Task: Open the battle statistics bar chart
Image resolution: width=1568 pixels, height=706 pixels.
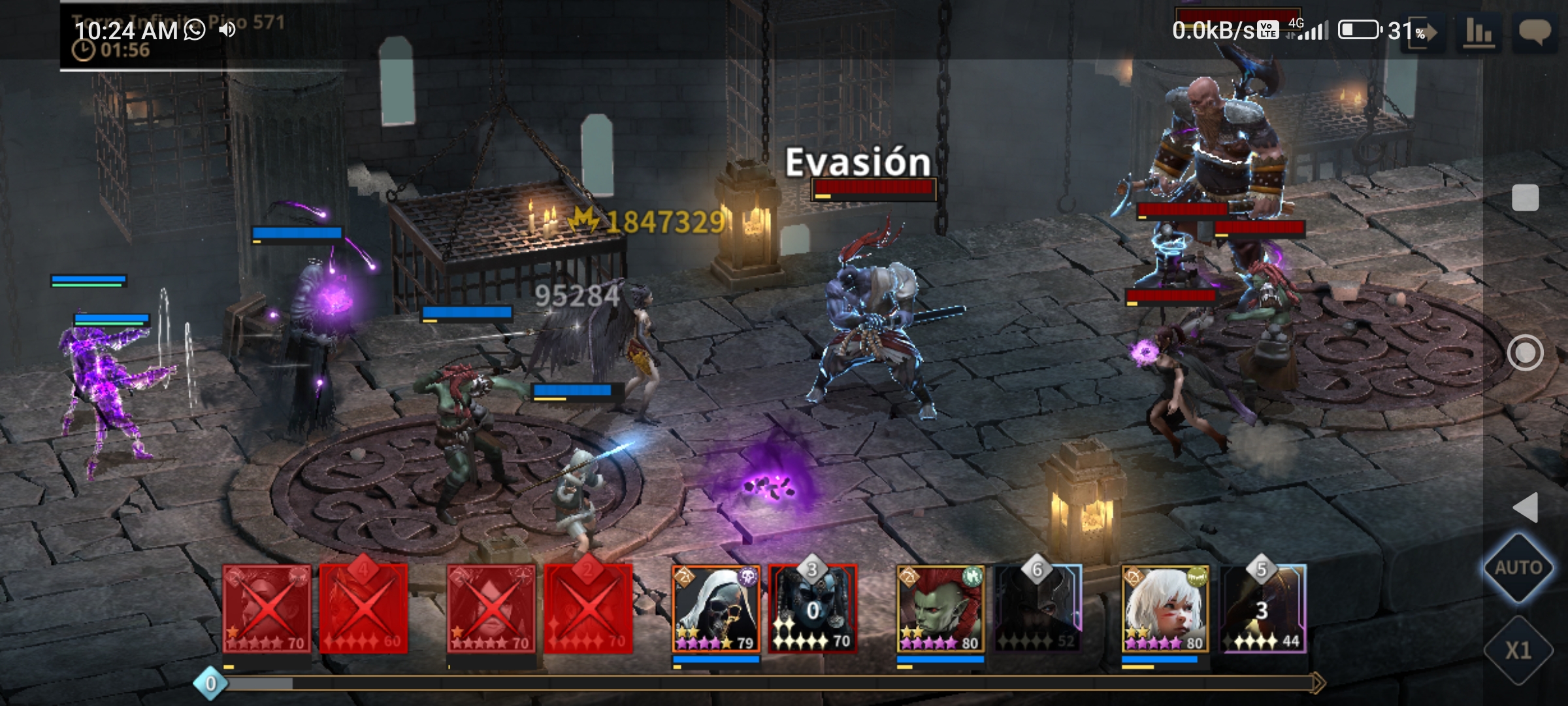Action: (1479, 31)
